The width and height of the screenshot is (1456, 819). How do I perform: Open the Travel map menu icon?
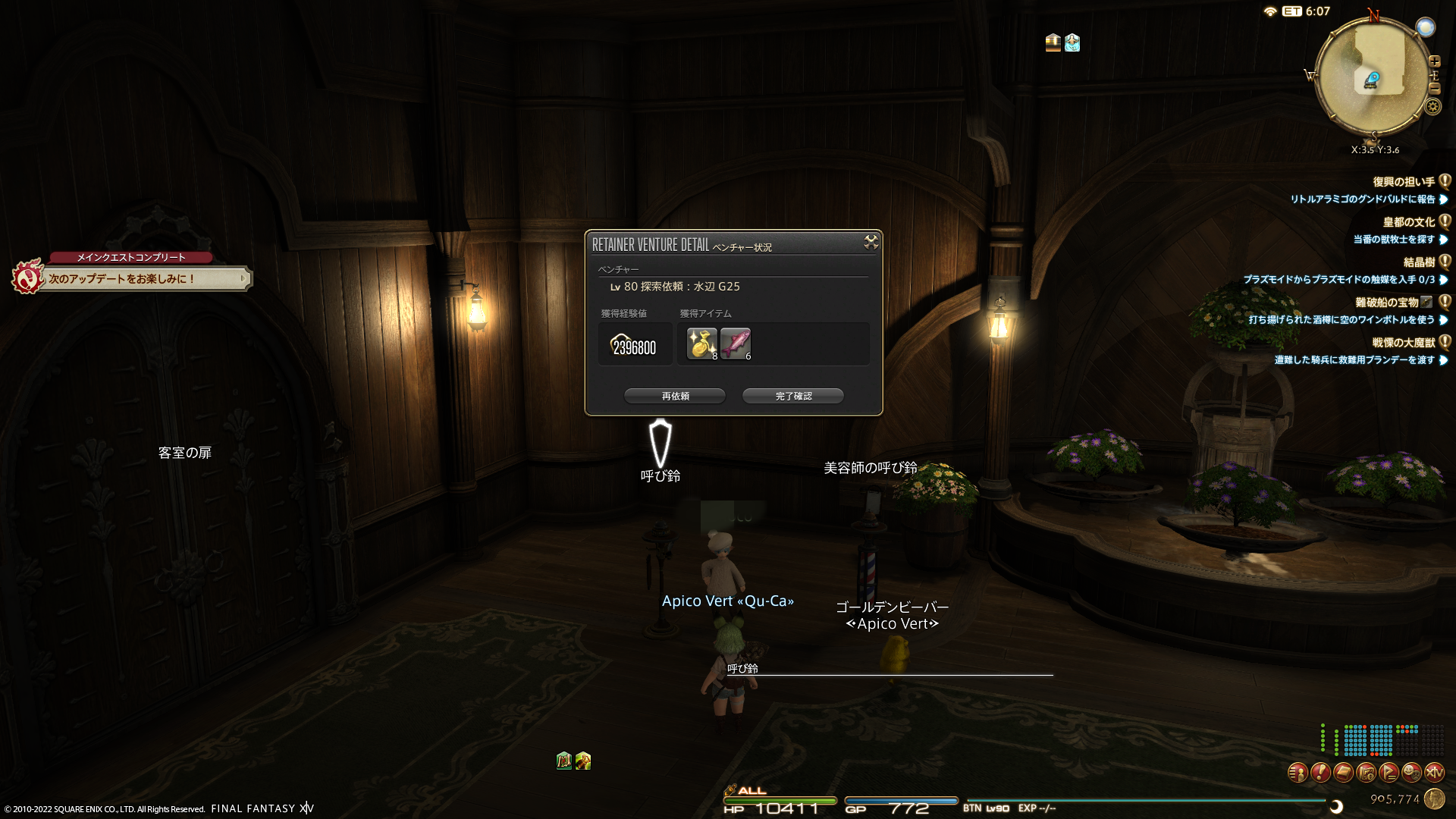[1366, 773]
